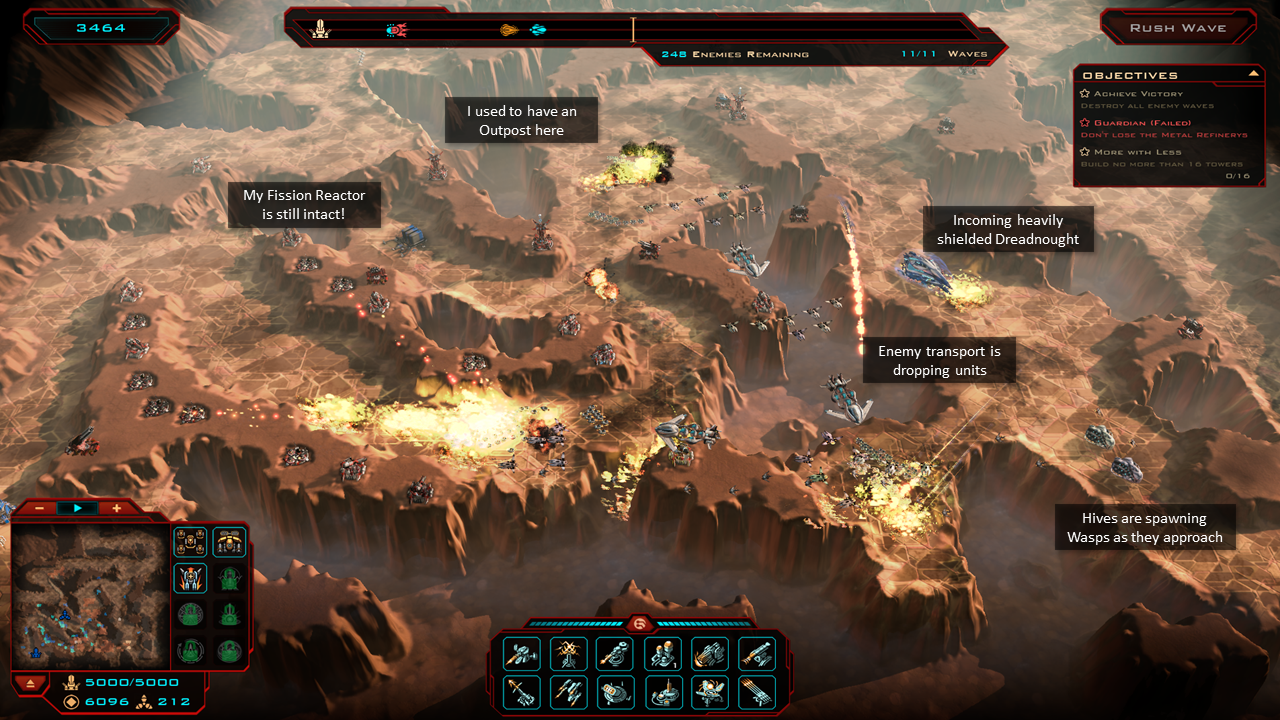
Task: Toggle the play speed button above minimap
Action: point(78,508)
